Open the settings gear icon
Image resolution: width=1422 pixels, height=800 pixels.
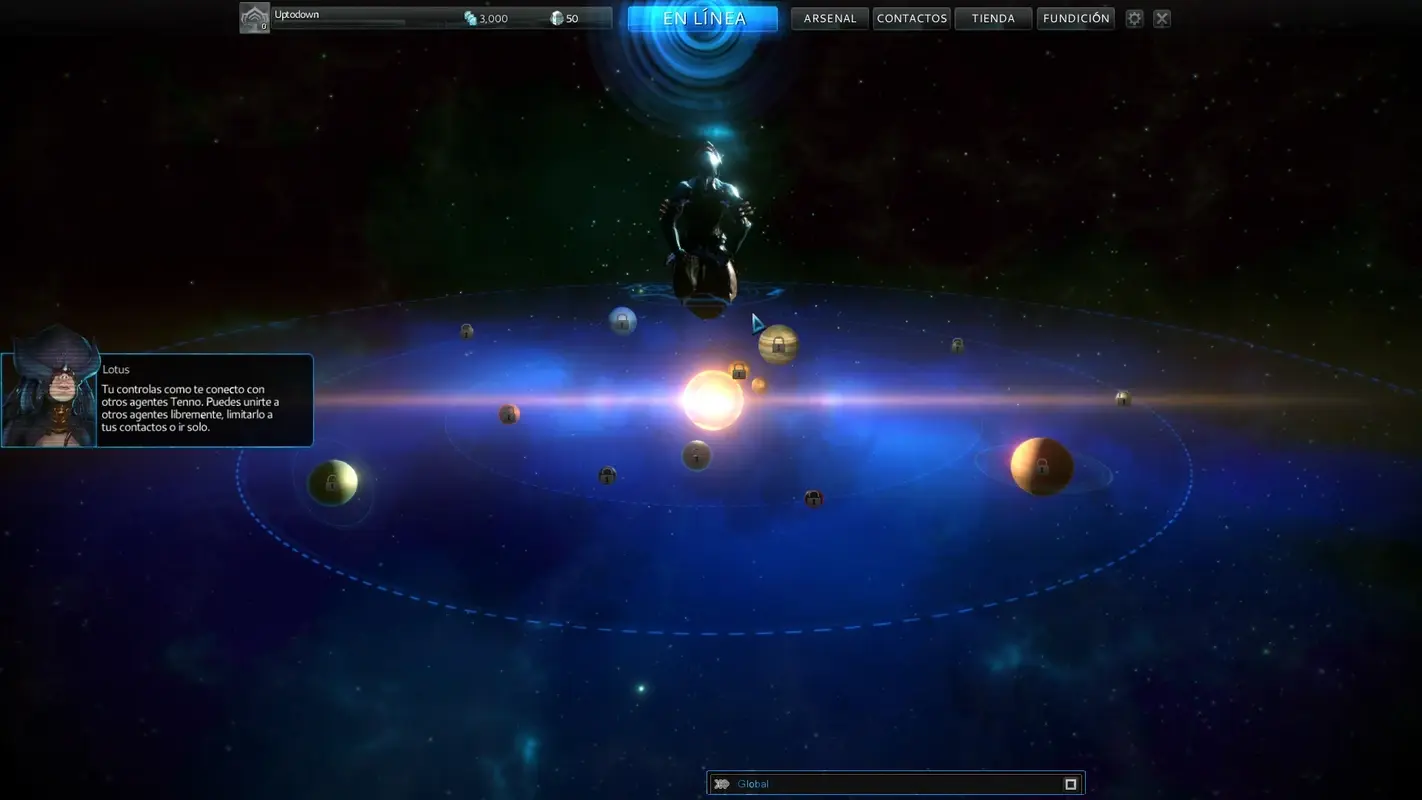point(1134,17)
